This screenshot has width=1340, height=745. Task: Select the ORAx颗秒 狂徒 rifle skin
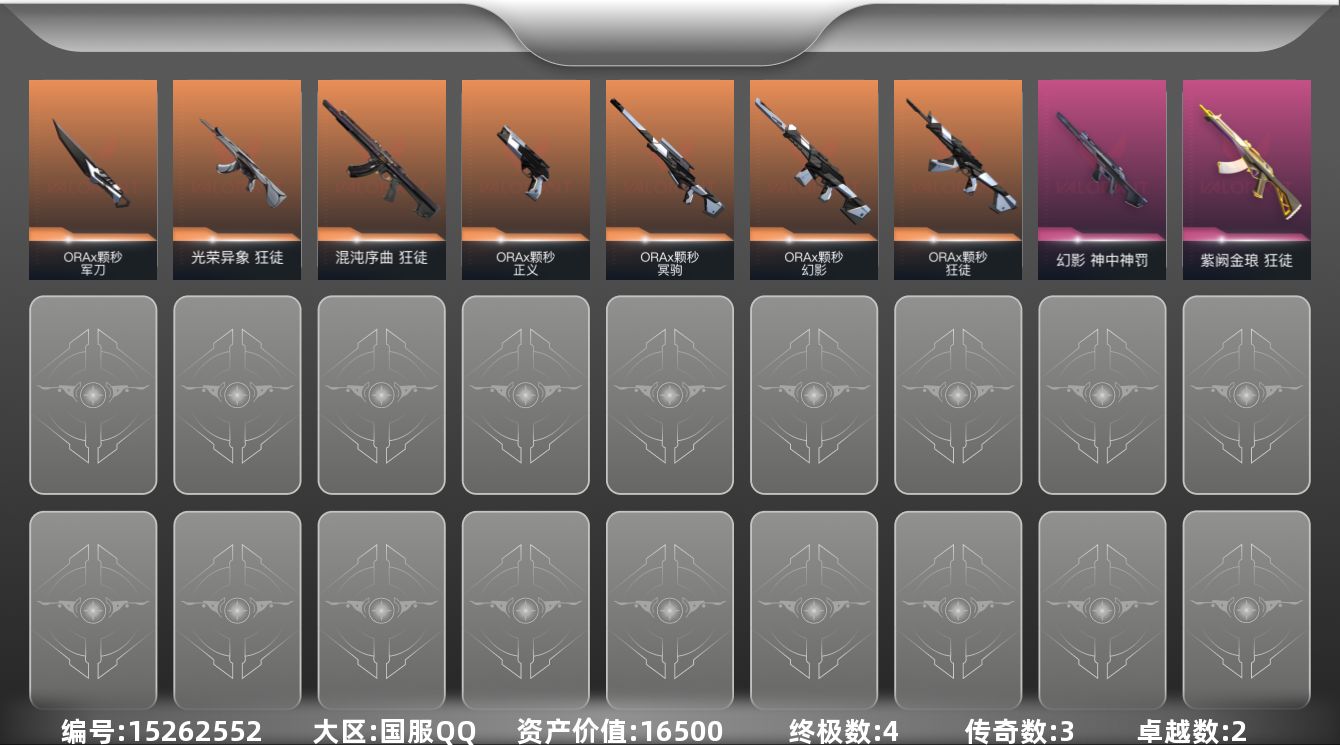[x=957, y=180]
